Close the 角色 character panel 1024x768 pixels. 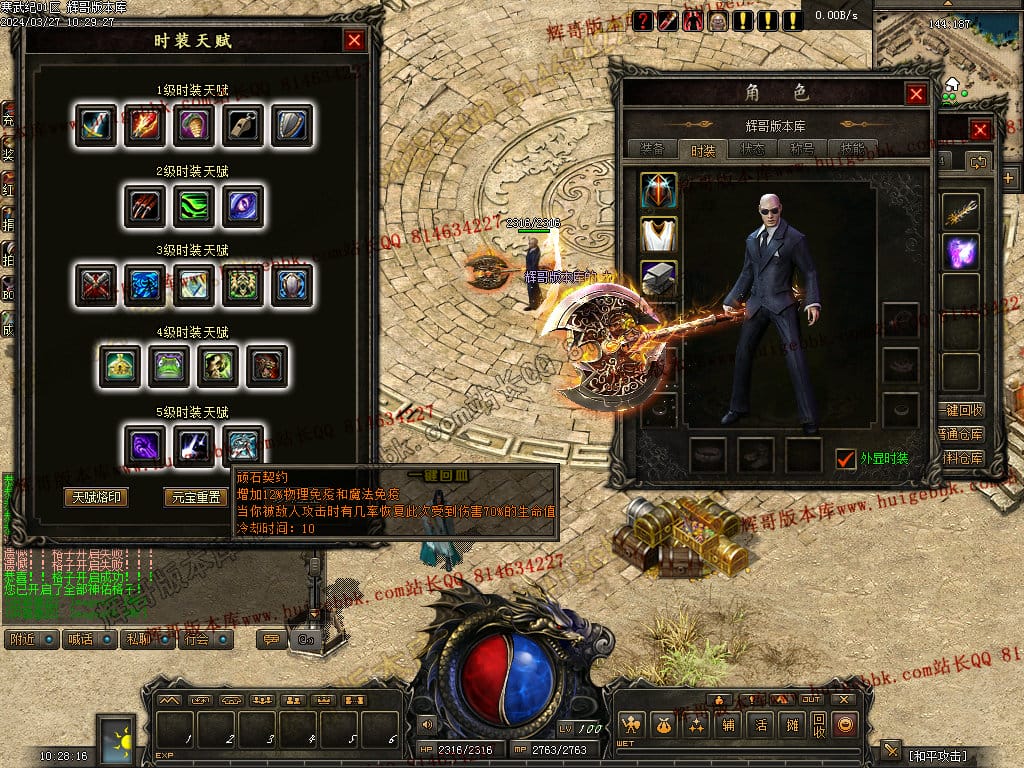tap(916, 94)
